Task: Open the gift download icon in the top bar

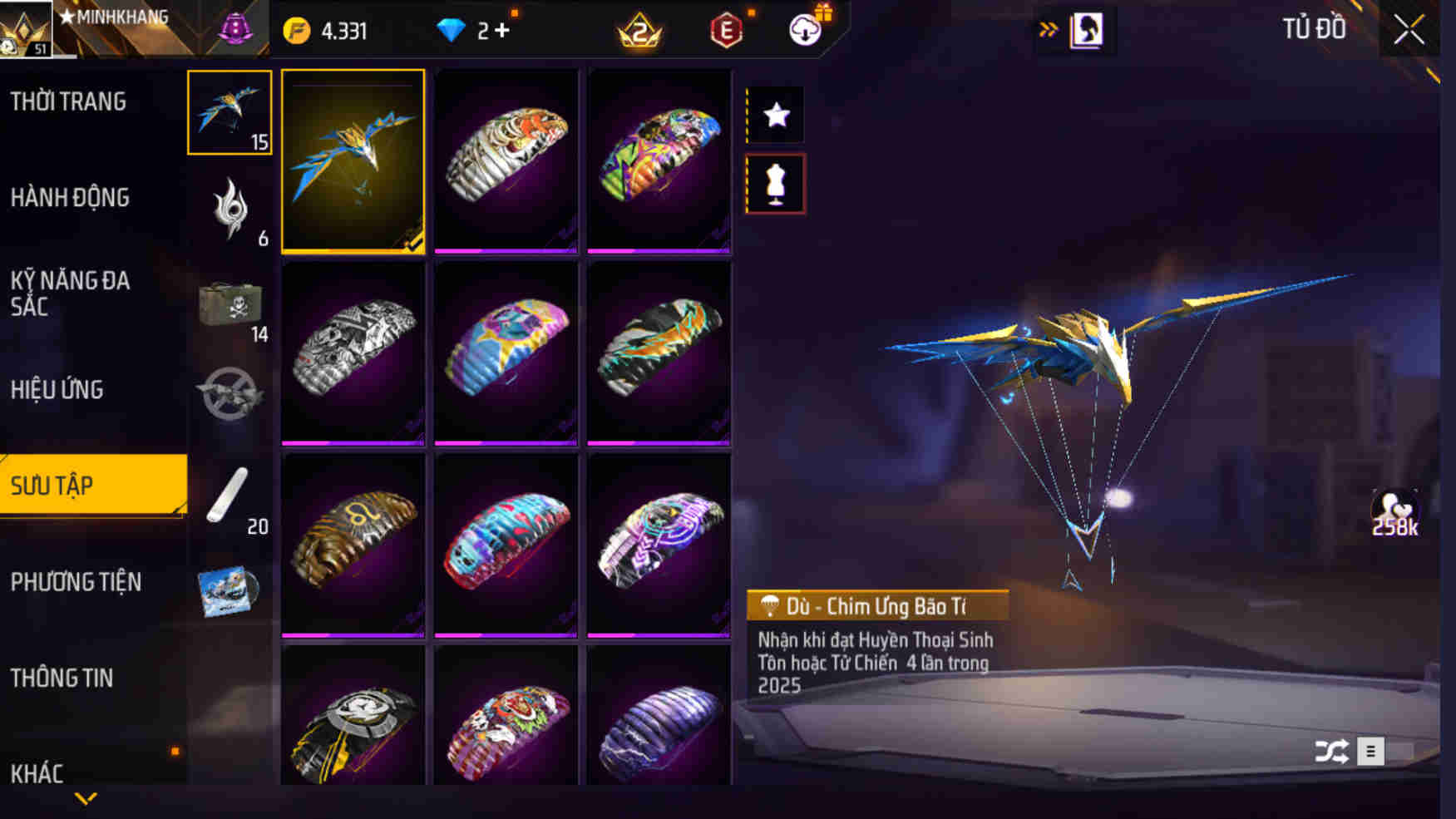Action: [x=803, y=29]
